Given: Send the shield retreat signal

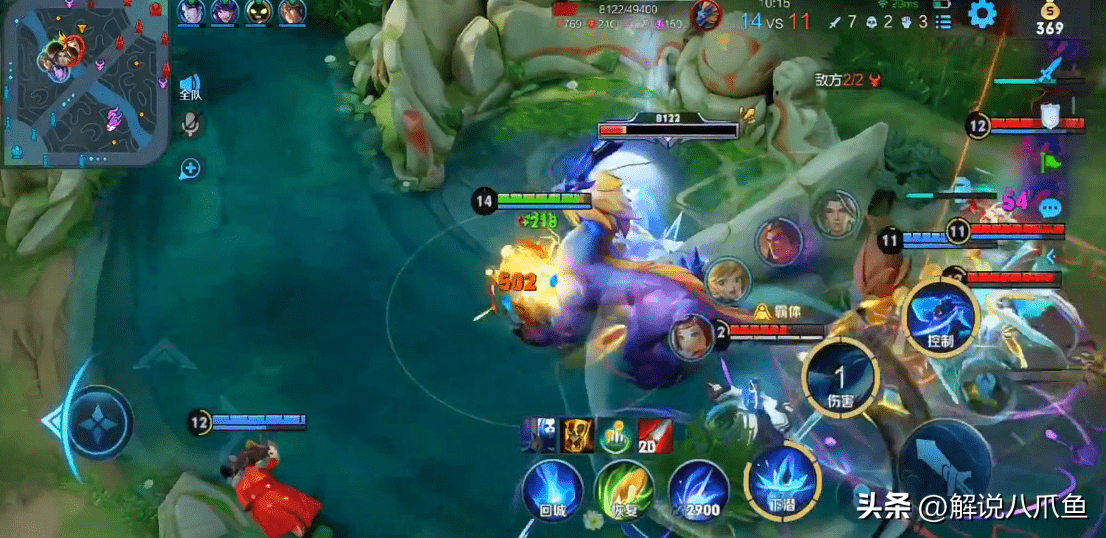Looking at the screenshot, I should [1049, 116].
